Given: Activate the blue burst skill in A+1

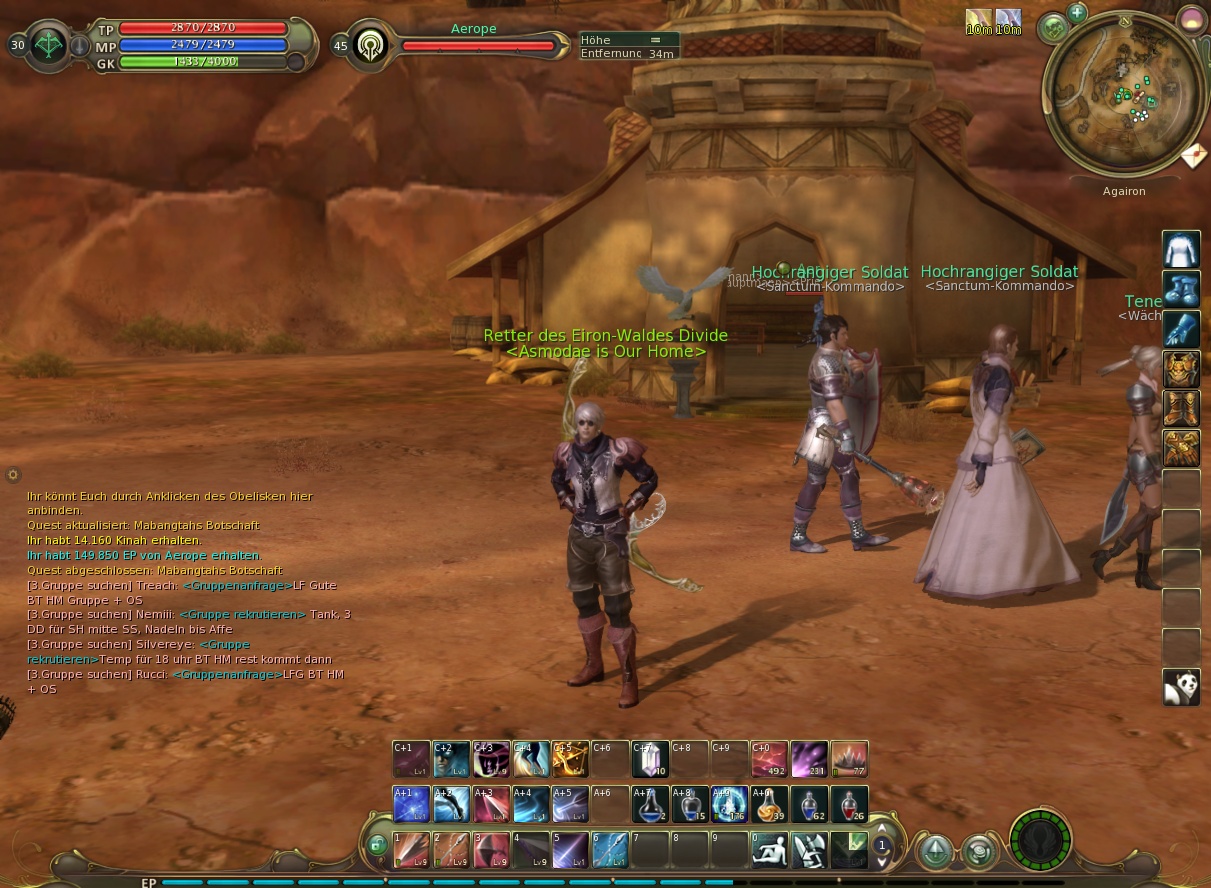Looking at the screenshot, I should coord(411,805).
